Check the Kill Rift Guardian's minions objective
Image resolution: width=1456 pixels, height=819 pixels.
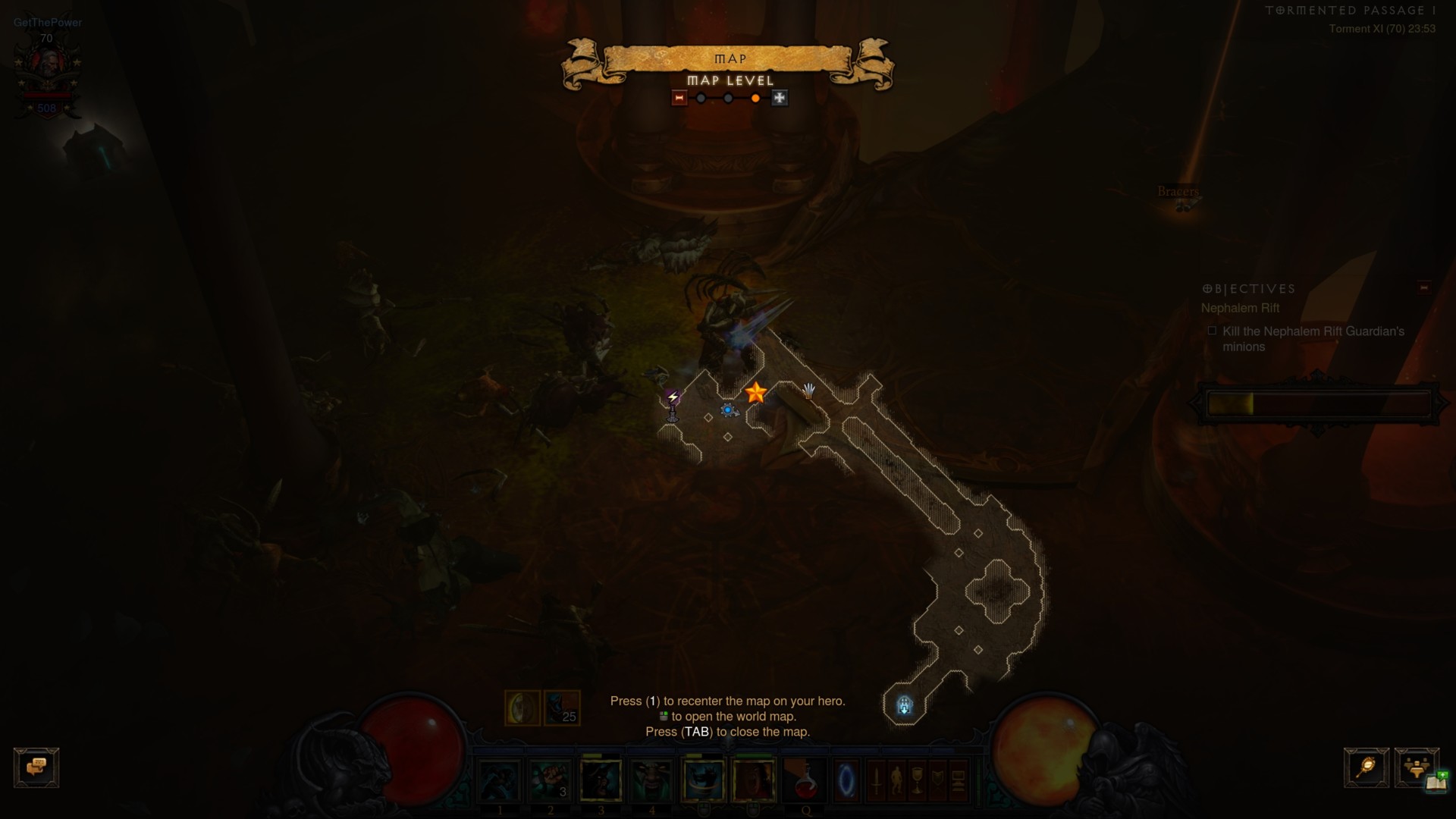[1212, 331]
